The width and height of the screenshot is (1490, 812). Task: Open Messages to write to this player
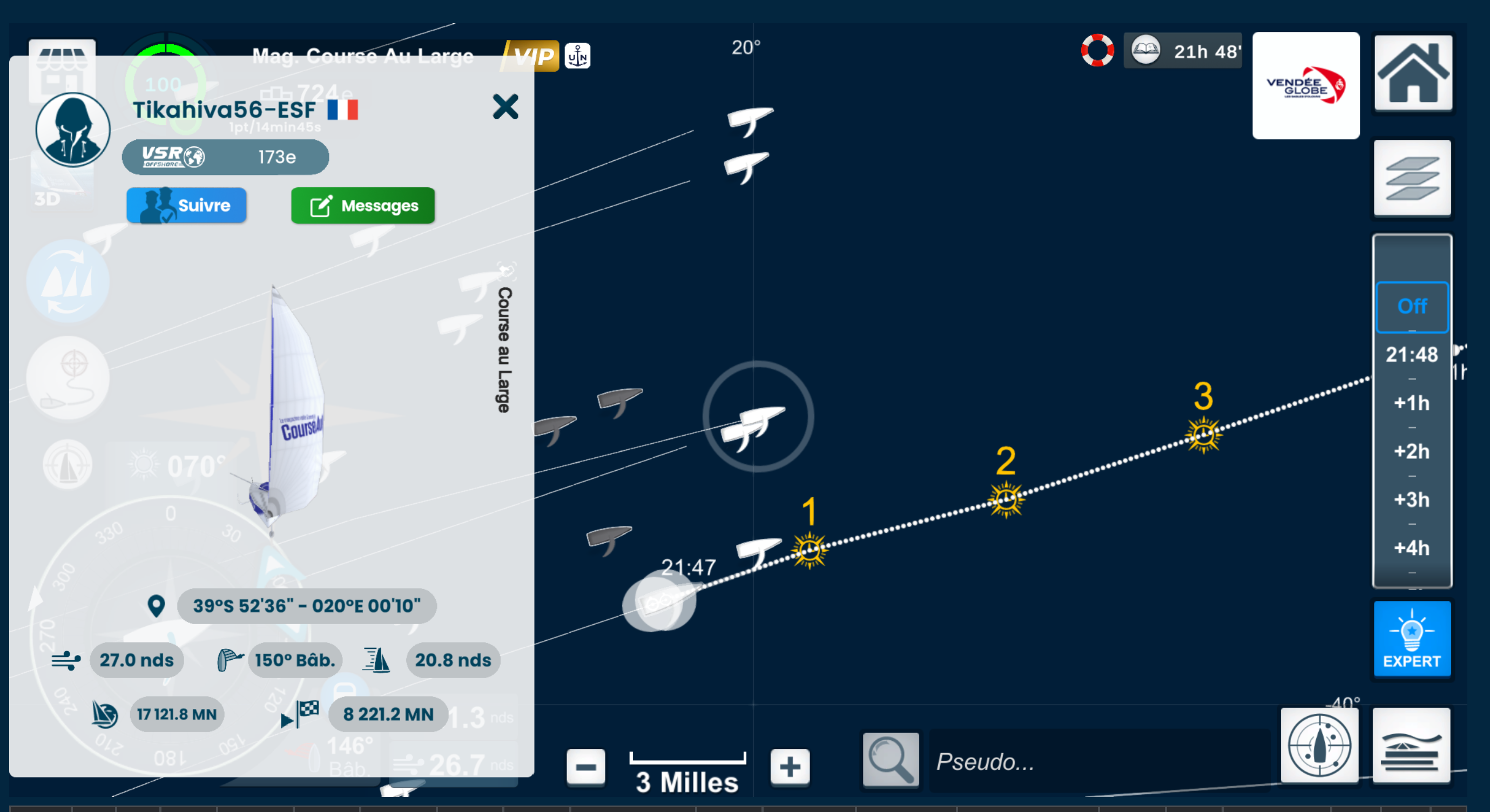pos(363,205)
